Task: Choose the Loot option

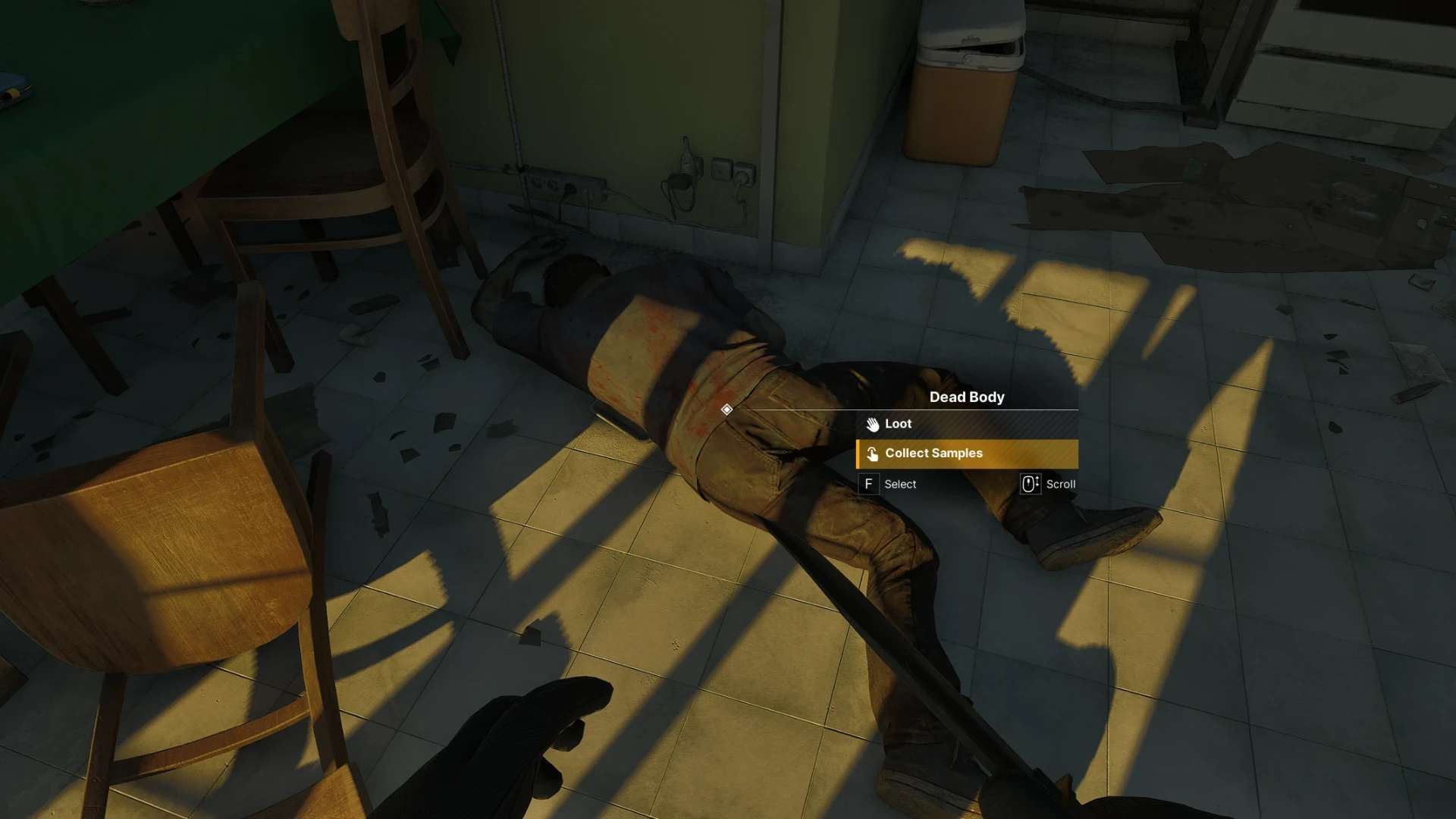Action: 966,424
